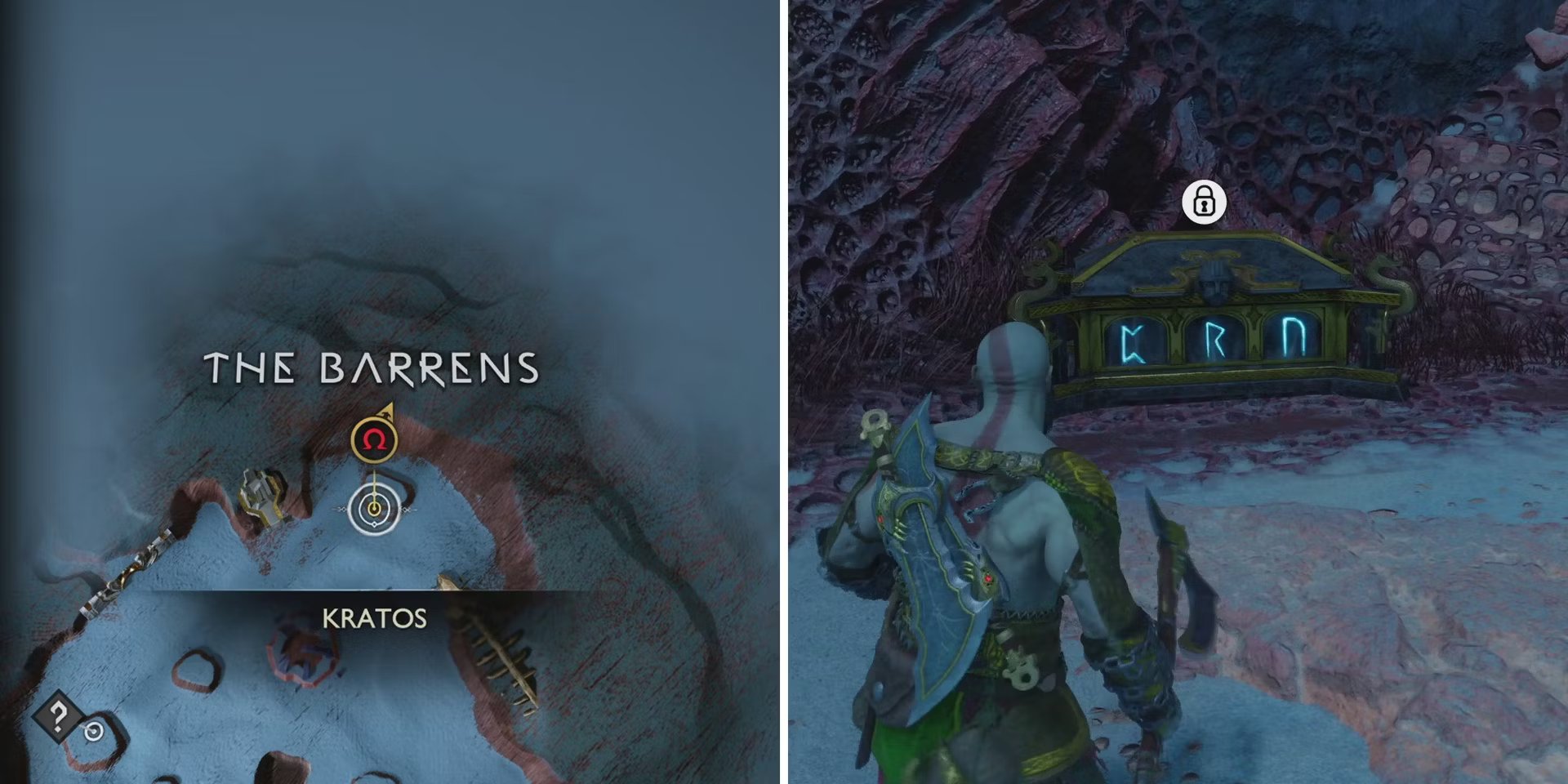
Task: Open THE BARRENS region details
Action: [x=372, y=367]
